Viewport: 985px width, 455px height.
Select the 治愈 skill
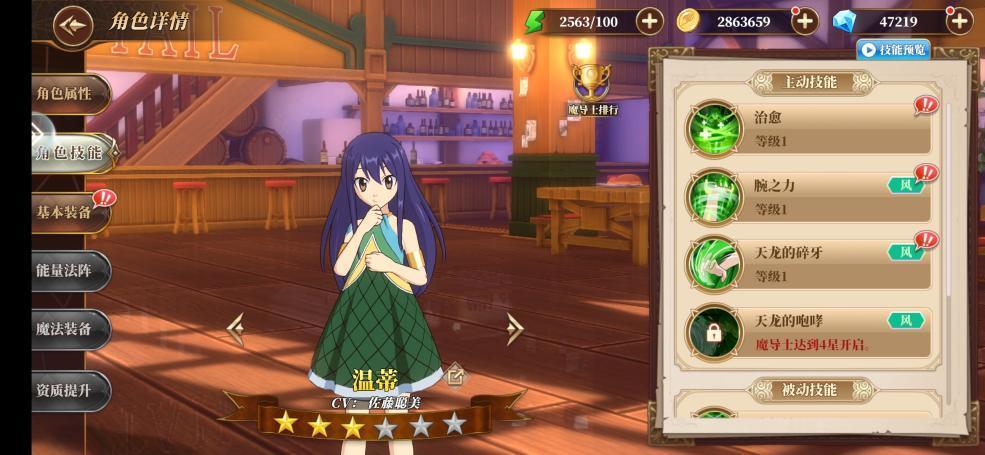[810, 128]
